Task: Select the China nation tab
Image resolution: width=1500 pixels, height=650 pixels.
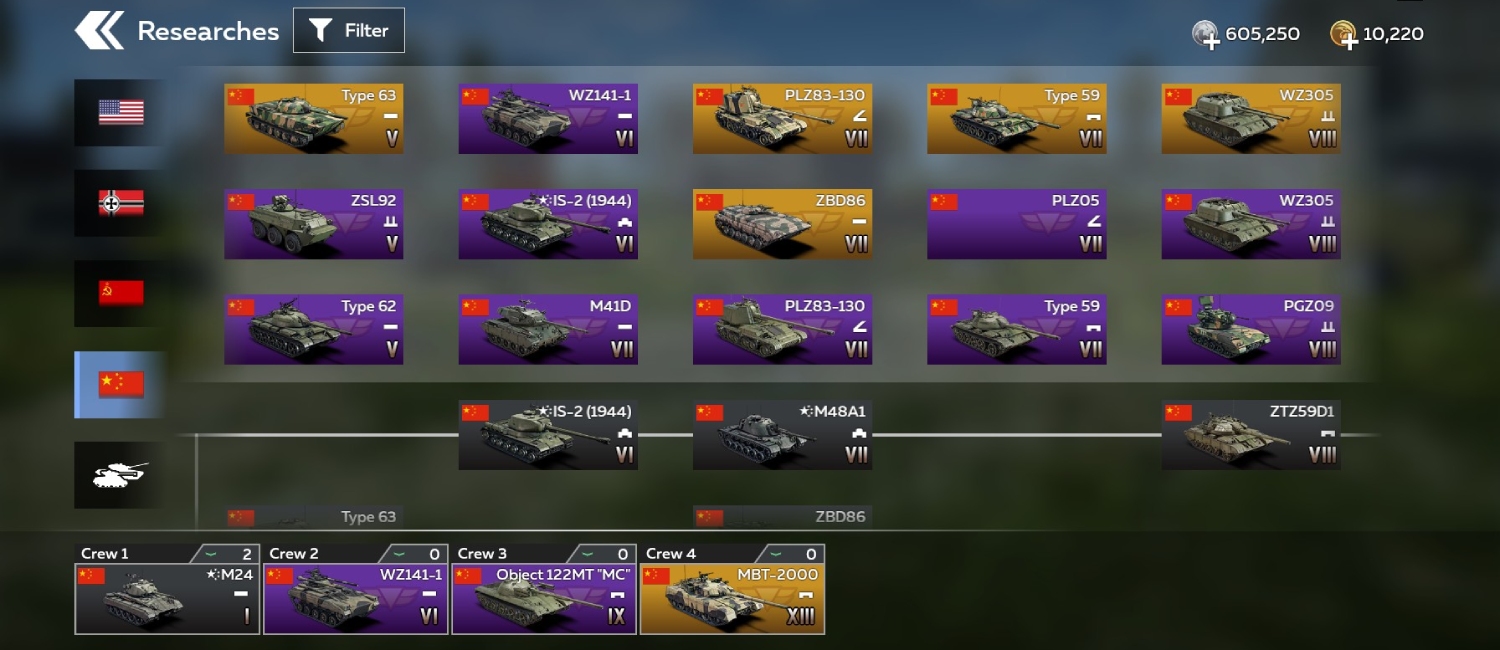Action: (121, 384)
